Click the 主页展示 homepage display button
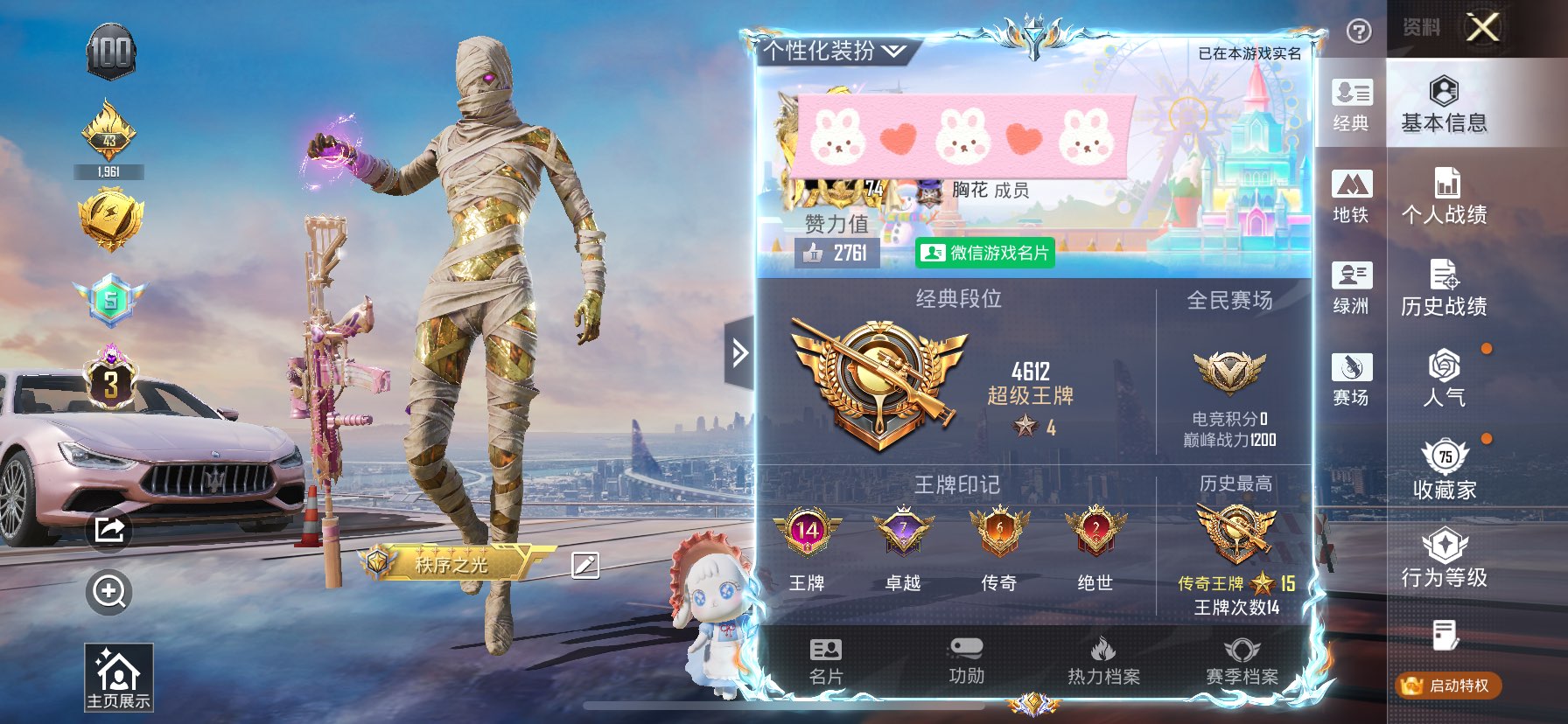Screen dimensions: 1568x724 (x=118, y=677)
